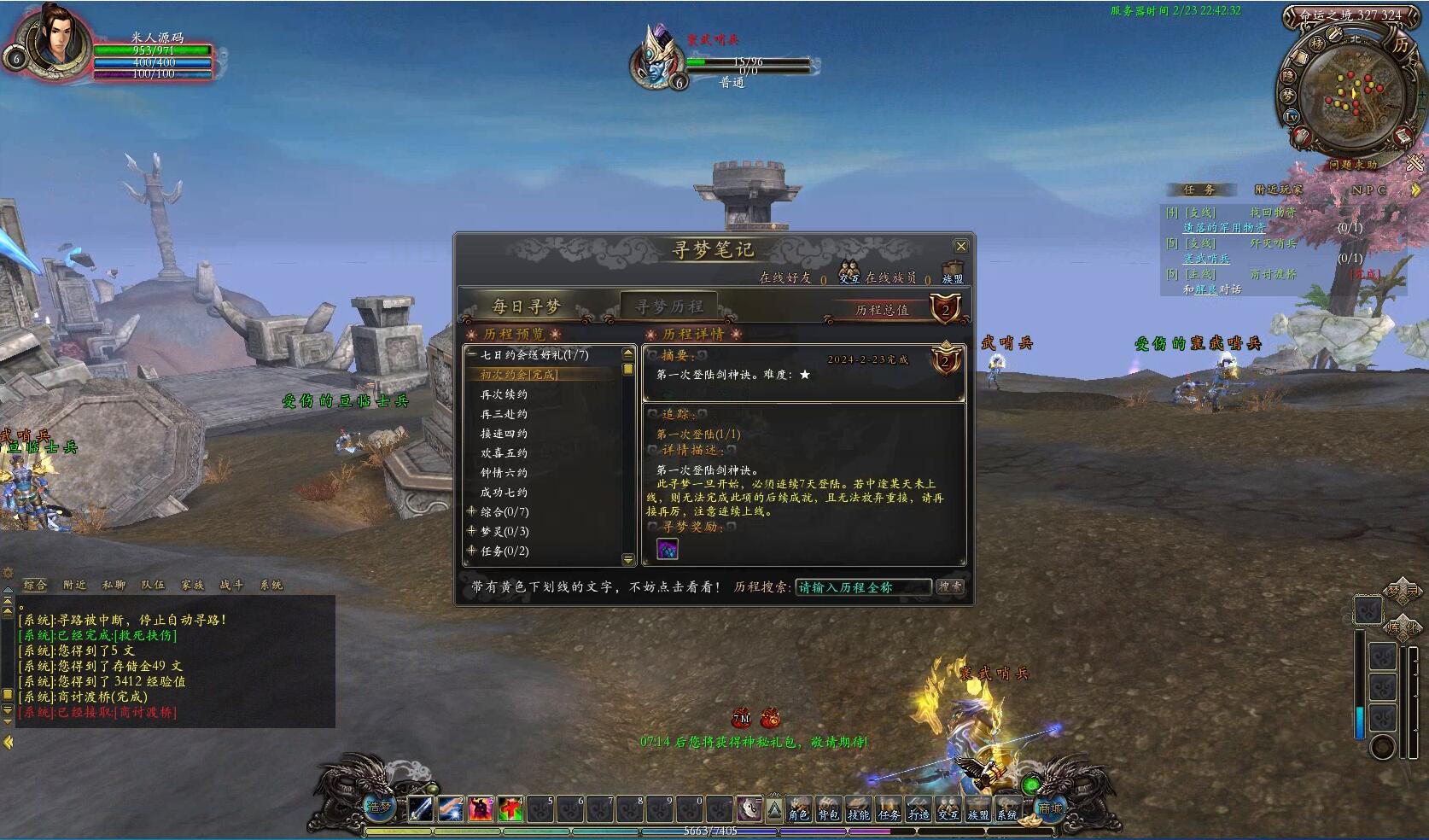
Task: Click the 搜索 search button
Action: coord(949,587)
